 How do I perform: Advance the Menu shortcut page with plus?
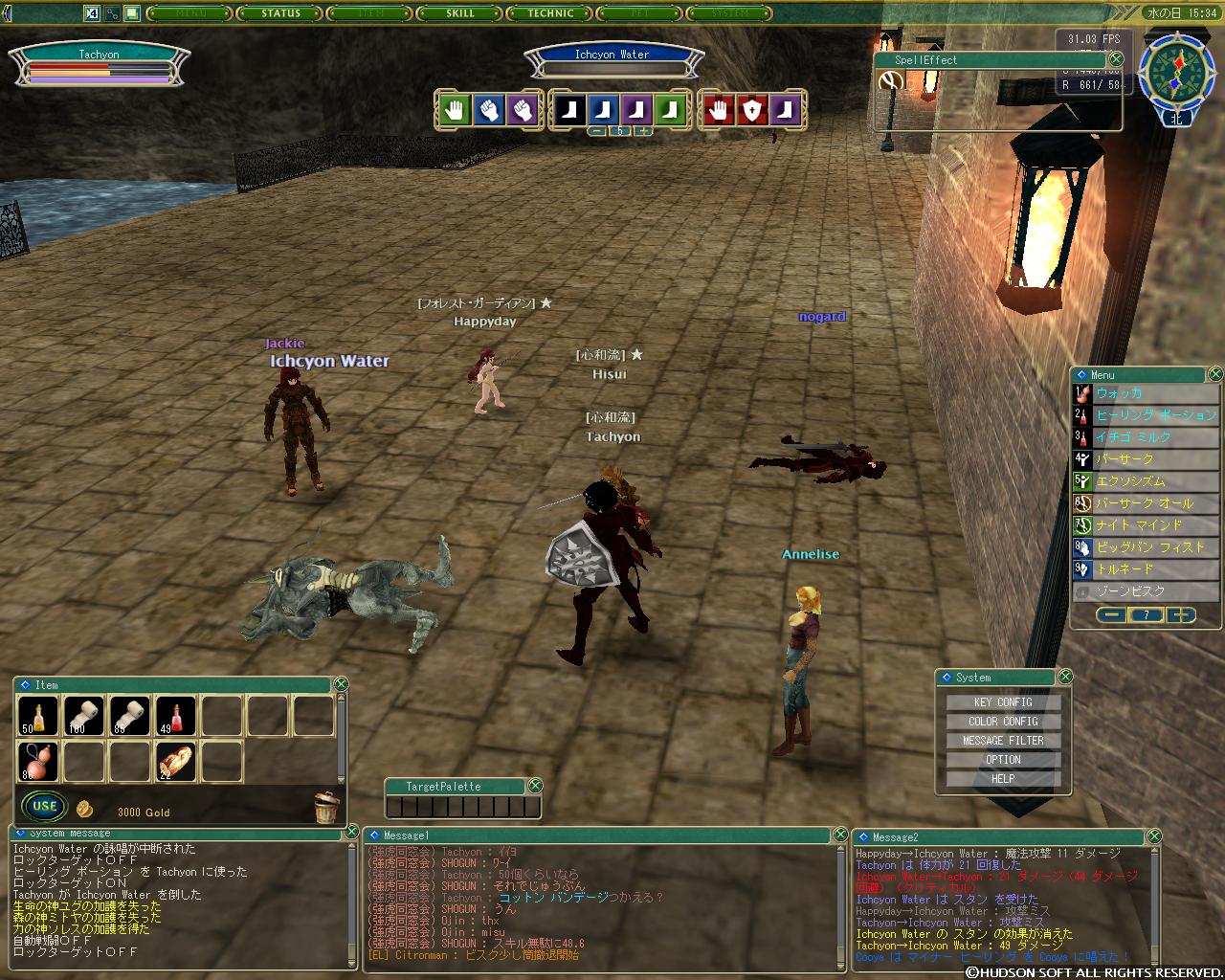[1181, 615]
